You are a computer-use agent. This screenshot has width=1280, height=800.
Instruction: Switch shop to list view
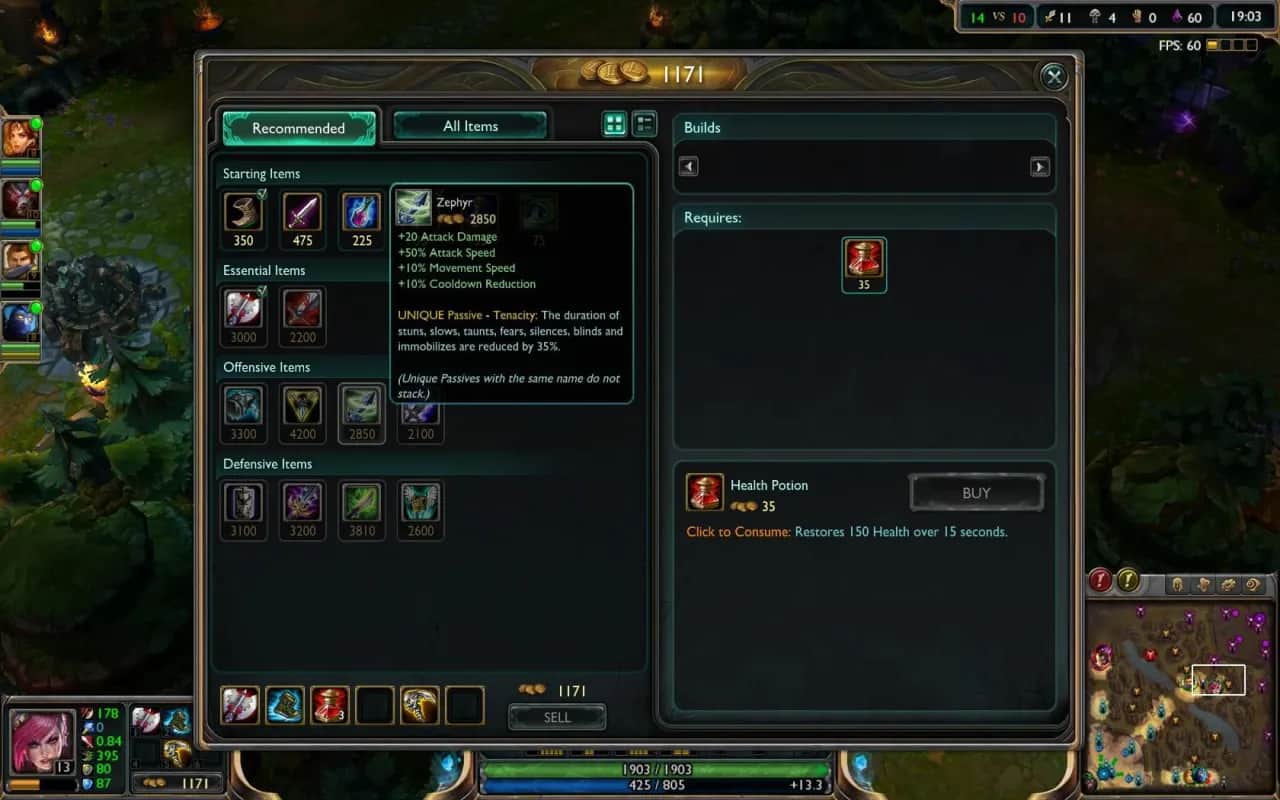tap(645, 124)
